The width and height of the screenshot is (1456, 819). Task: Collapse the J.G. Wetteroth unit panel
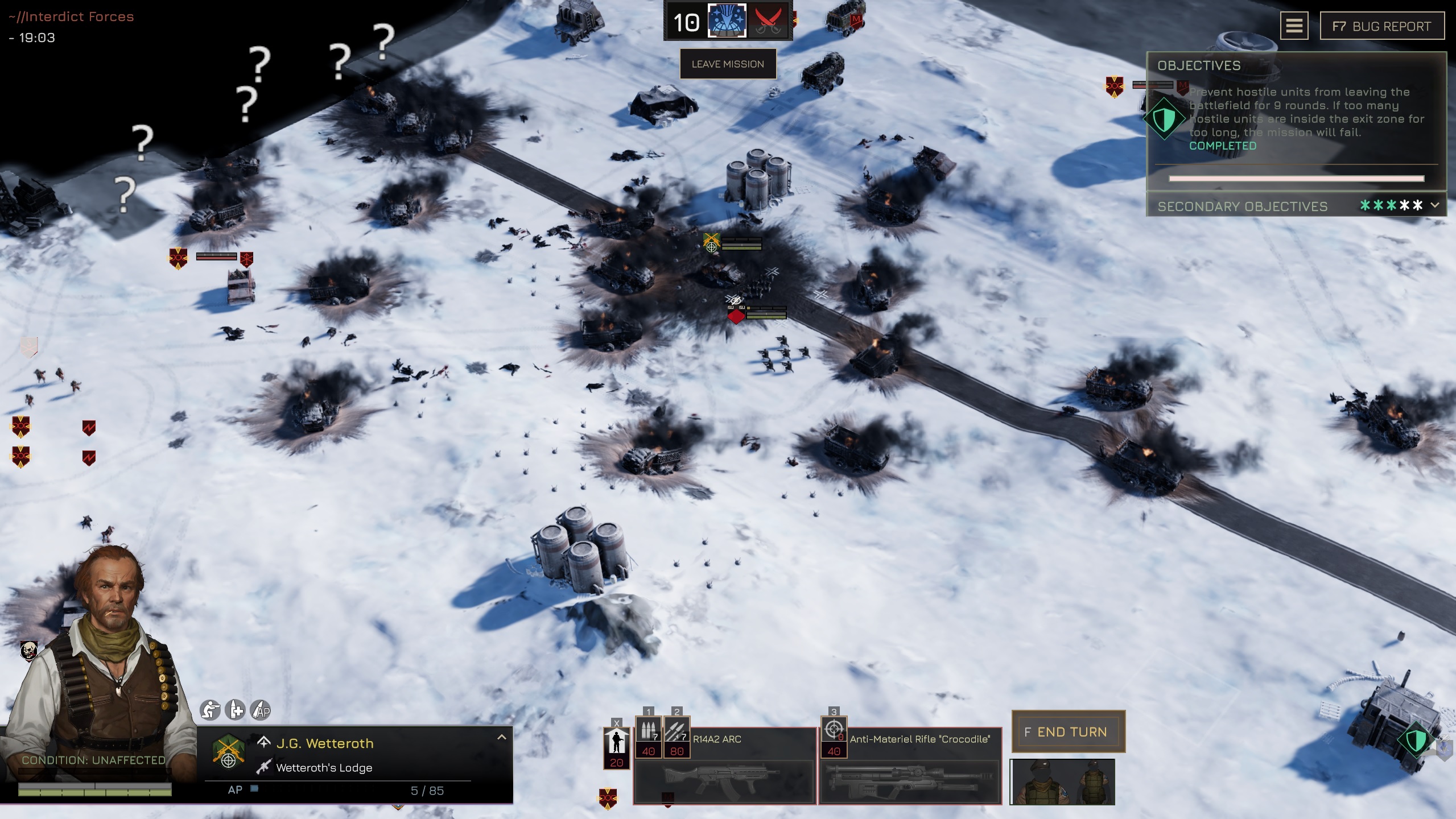(501, 737)
